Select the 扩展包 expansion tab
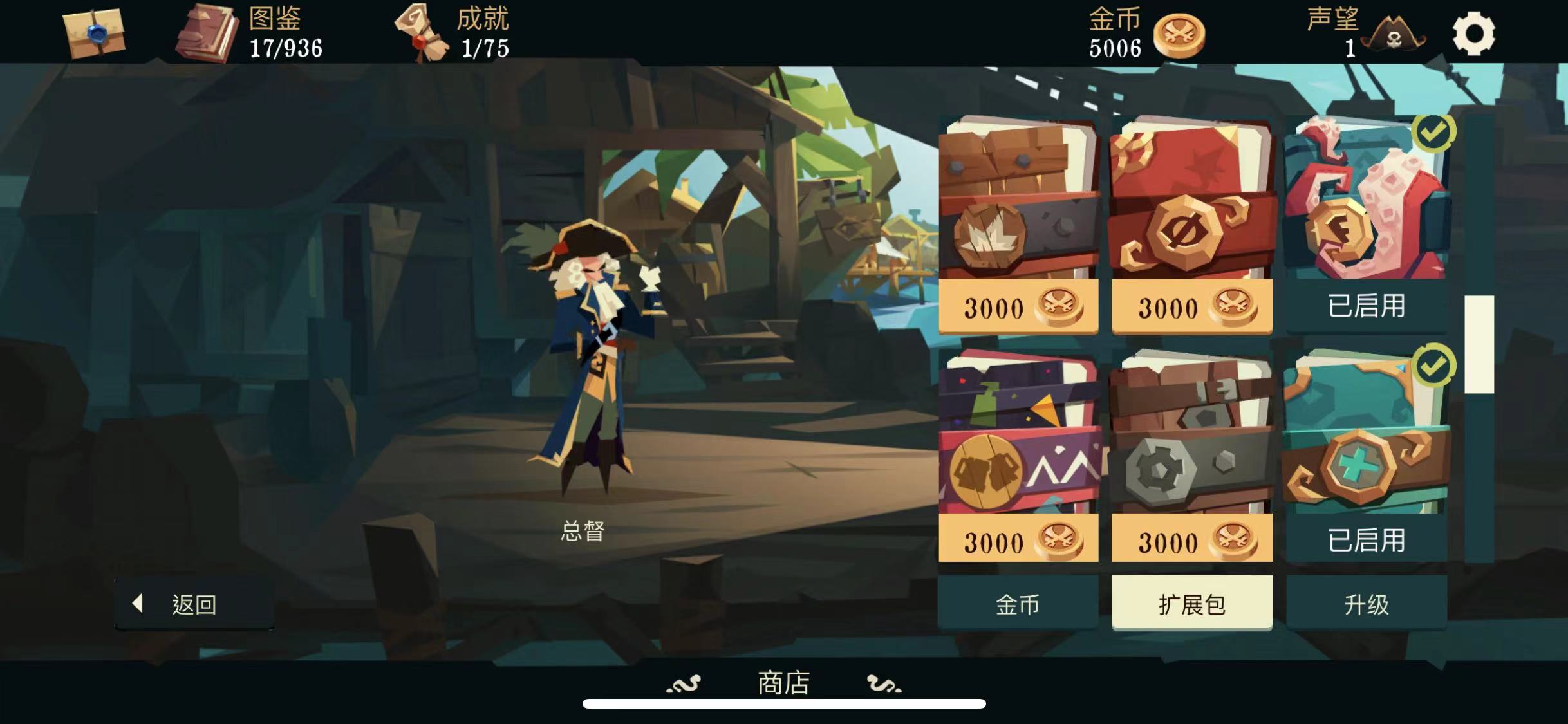This screenshot has width=1568, height=724. pos(1191,604)
